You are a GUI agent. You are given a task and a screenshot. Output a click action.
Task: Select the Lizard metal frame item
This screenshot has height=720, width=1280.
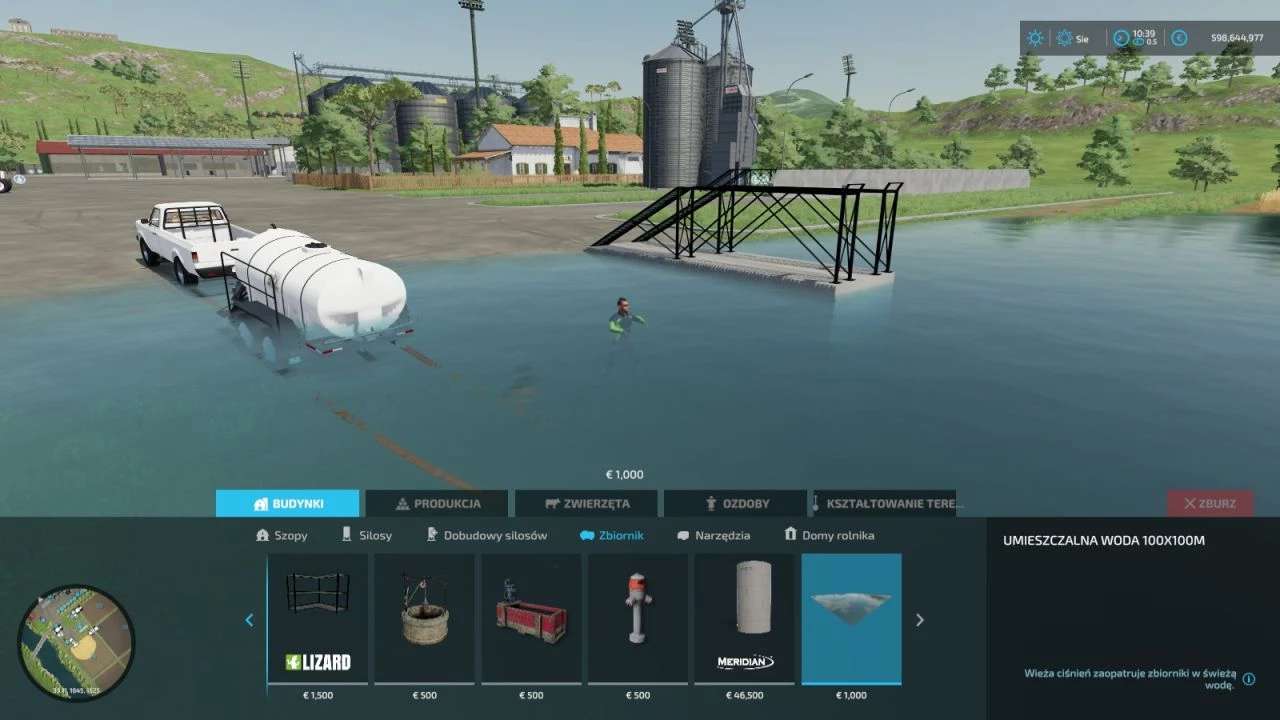pos(318,618)
